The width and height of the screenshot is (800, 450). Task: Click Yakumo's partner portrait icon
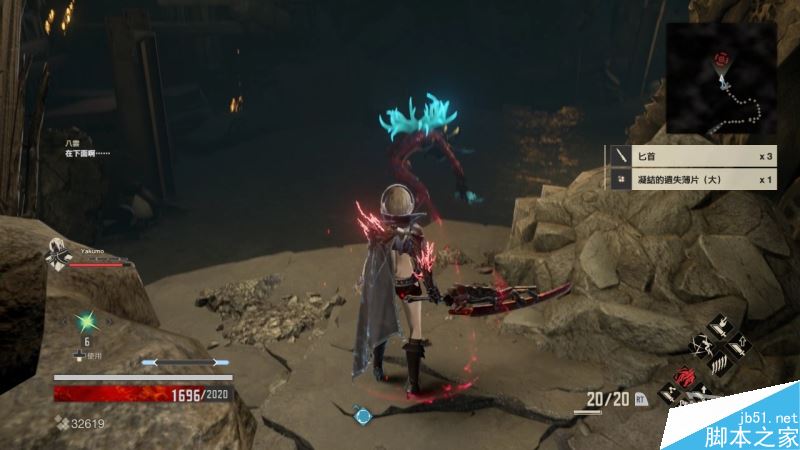[x=59, y=256]
